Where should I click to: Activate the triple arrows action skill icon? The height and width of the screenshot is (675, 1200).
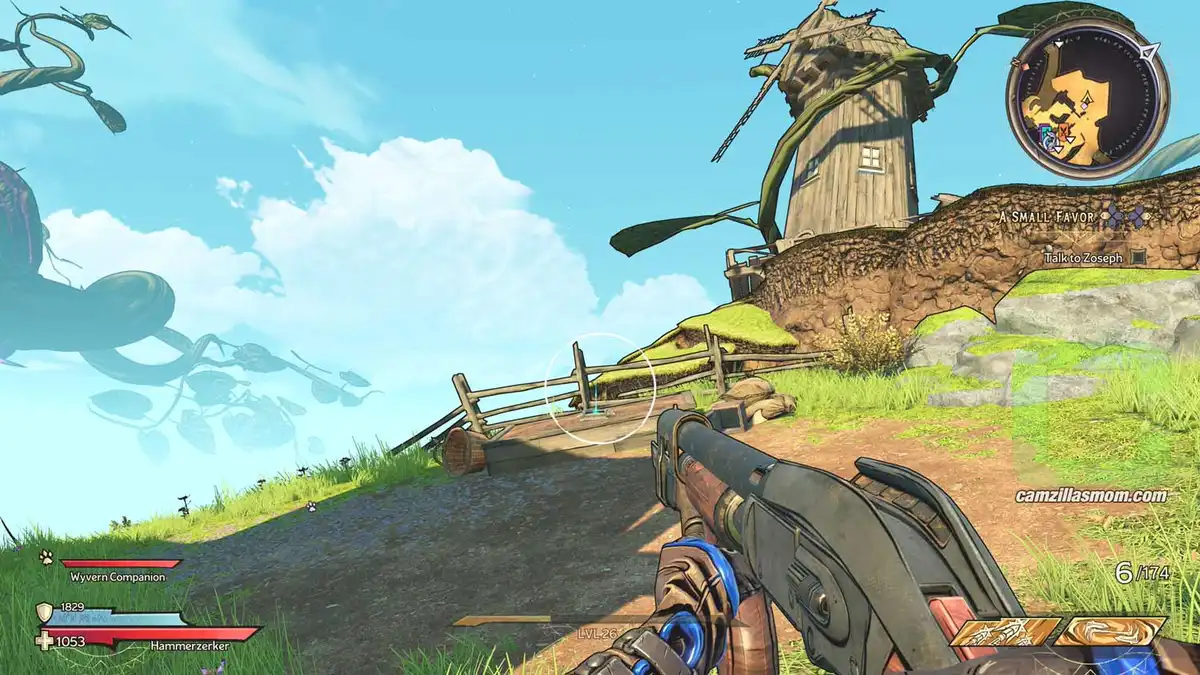(x=1004, y=632)
